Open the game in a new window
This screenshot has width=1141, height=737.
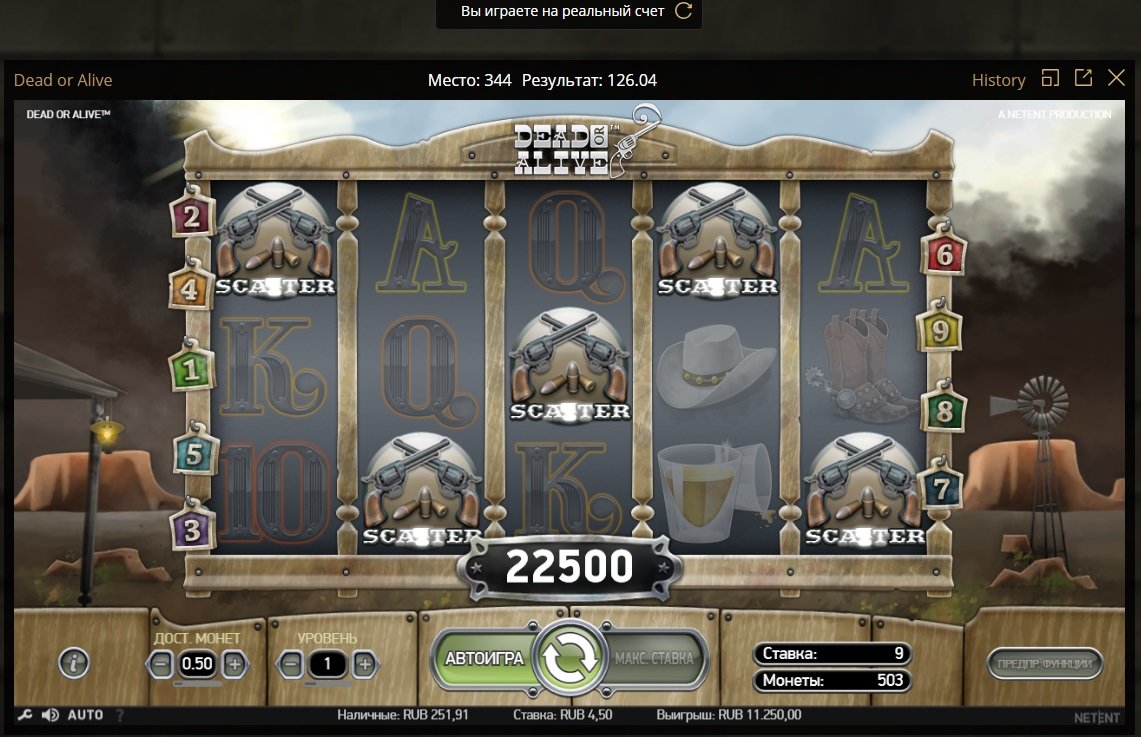coord(1083,78)
